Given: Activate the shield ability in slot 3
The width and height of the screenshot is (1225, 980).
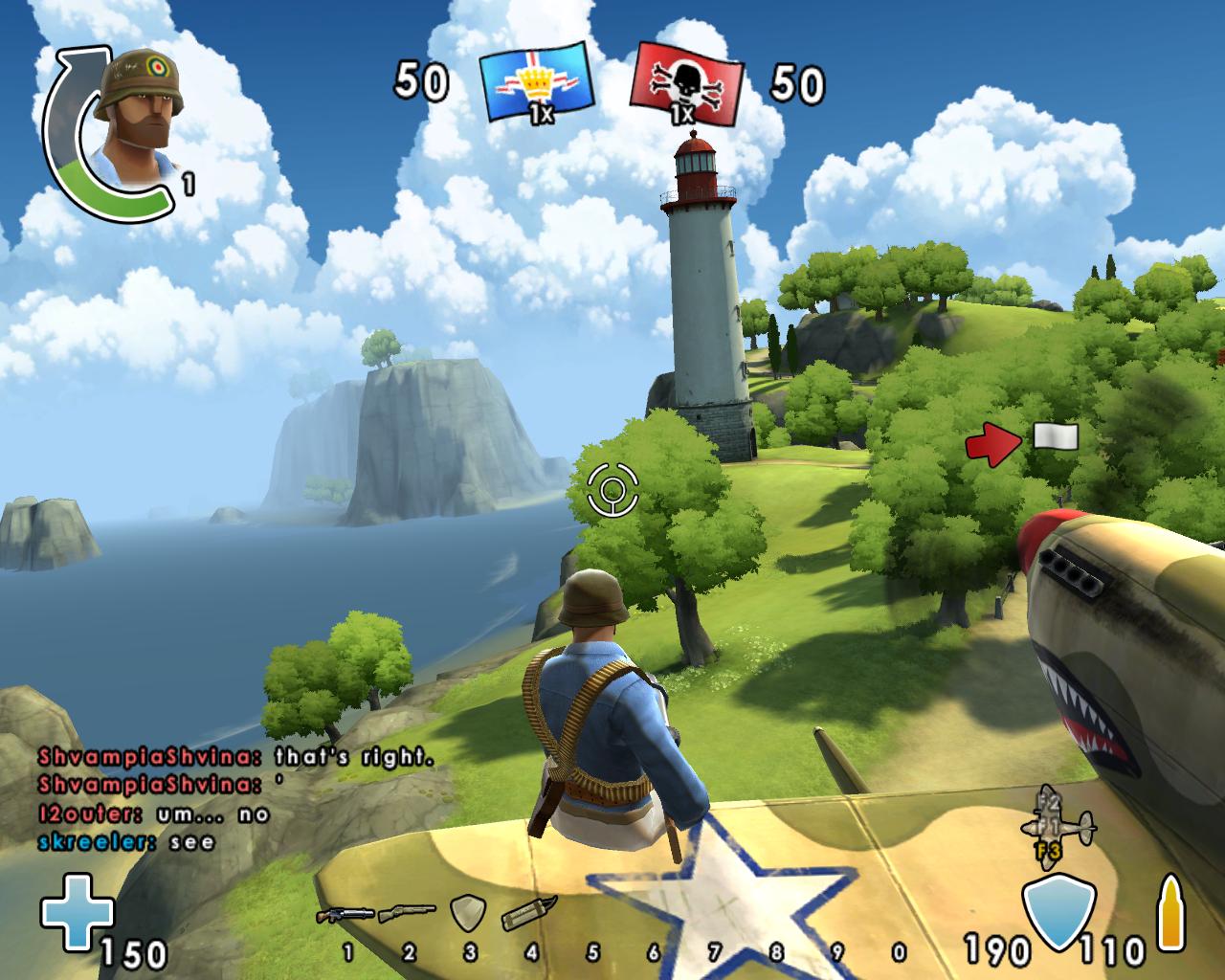Looking at the screenshot, I should click(x=468, y=913).
